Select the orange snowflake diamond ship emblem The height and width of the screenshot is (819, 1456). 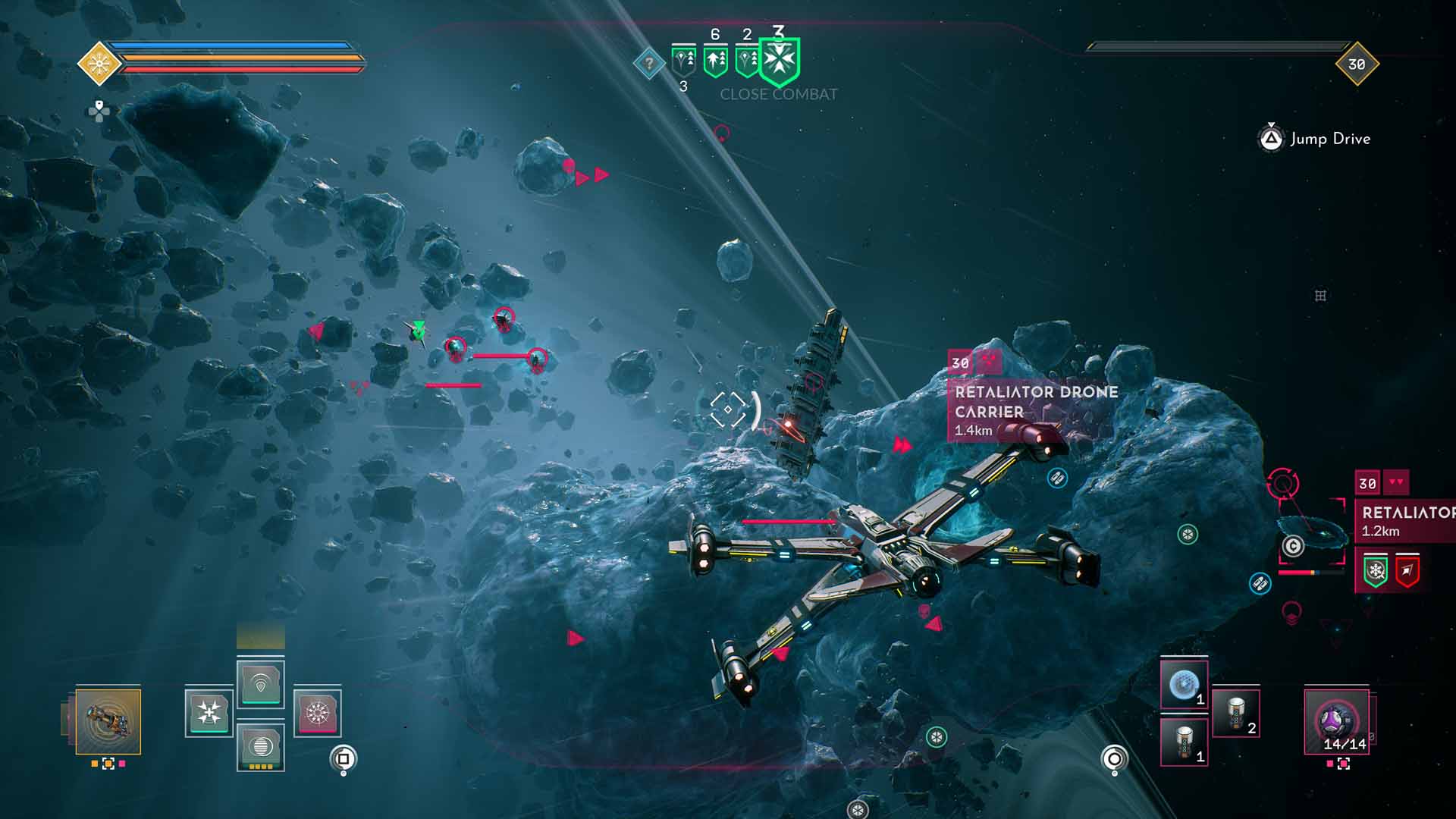click(x=99, y=63)
